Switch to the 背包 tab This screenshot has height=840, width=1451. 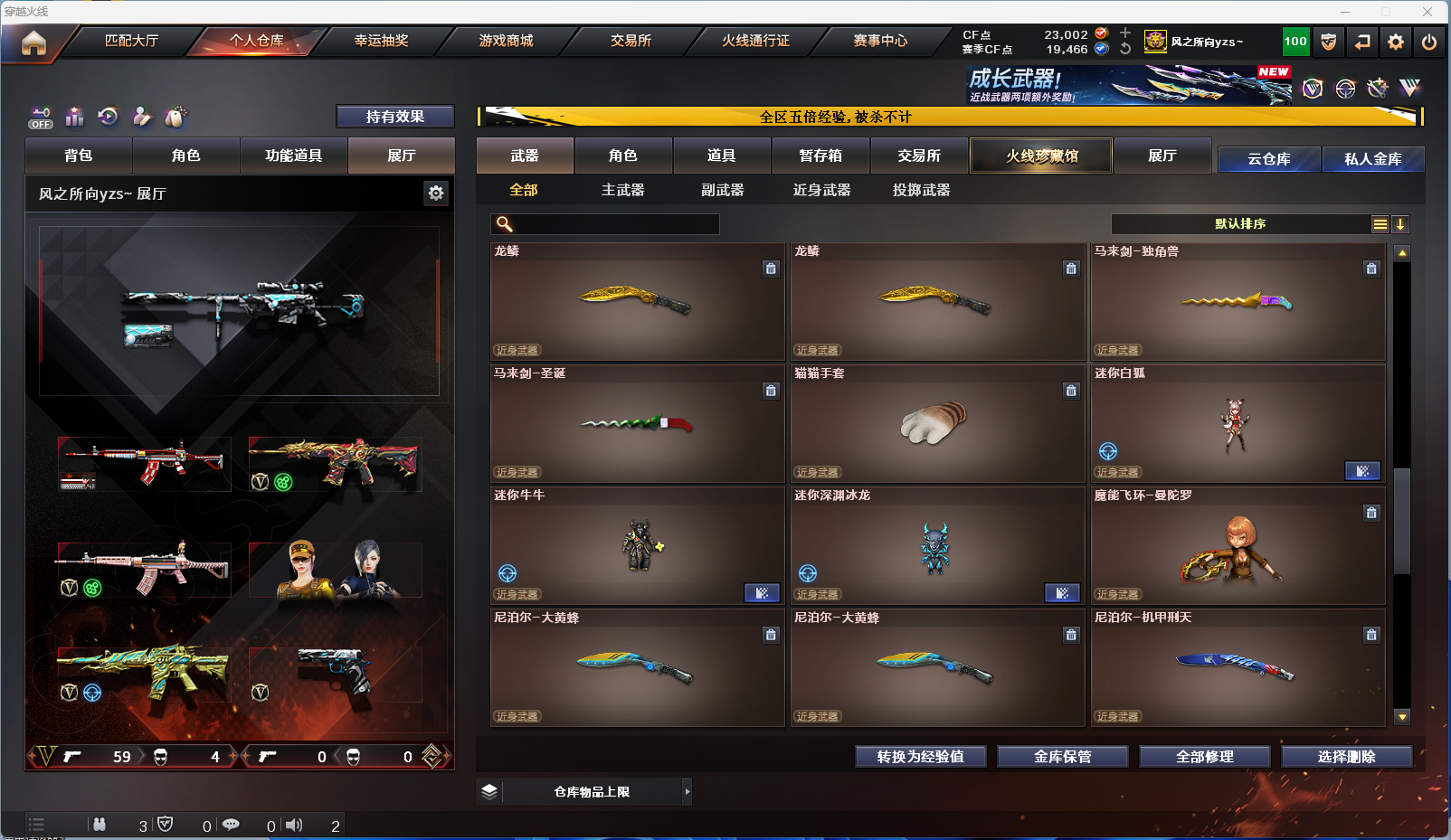click(x=79, y=156)
